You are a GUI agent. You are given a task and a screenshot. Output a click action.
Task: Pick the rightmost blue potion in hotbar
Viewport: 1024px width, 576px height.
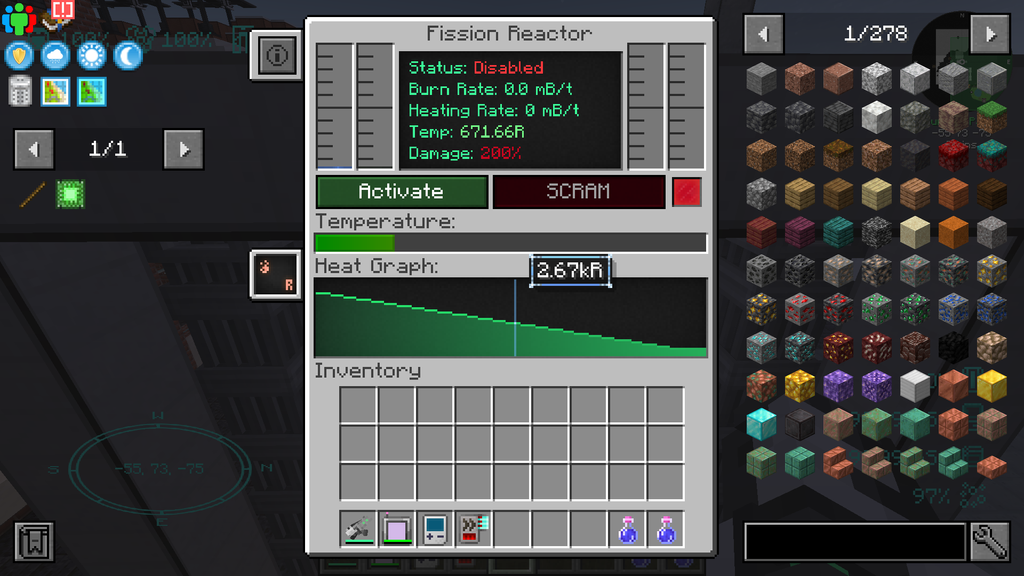[x=666, y=528]
